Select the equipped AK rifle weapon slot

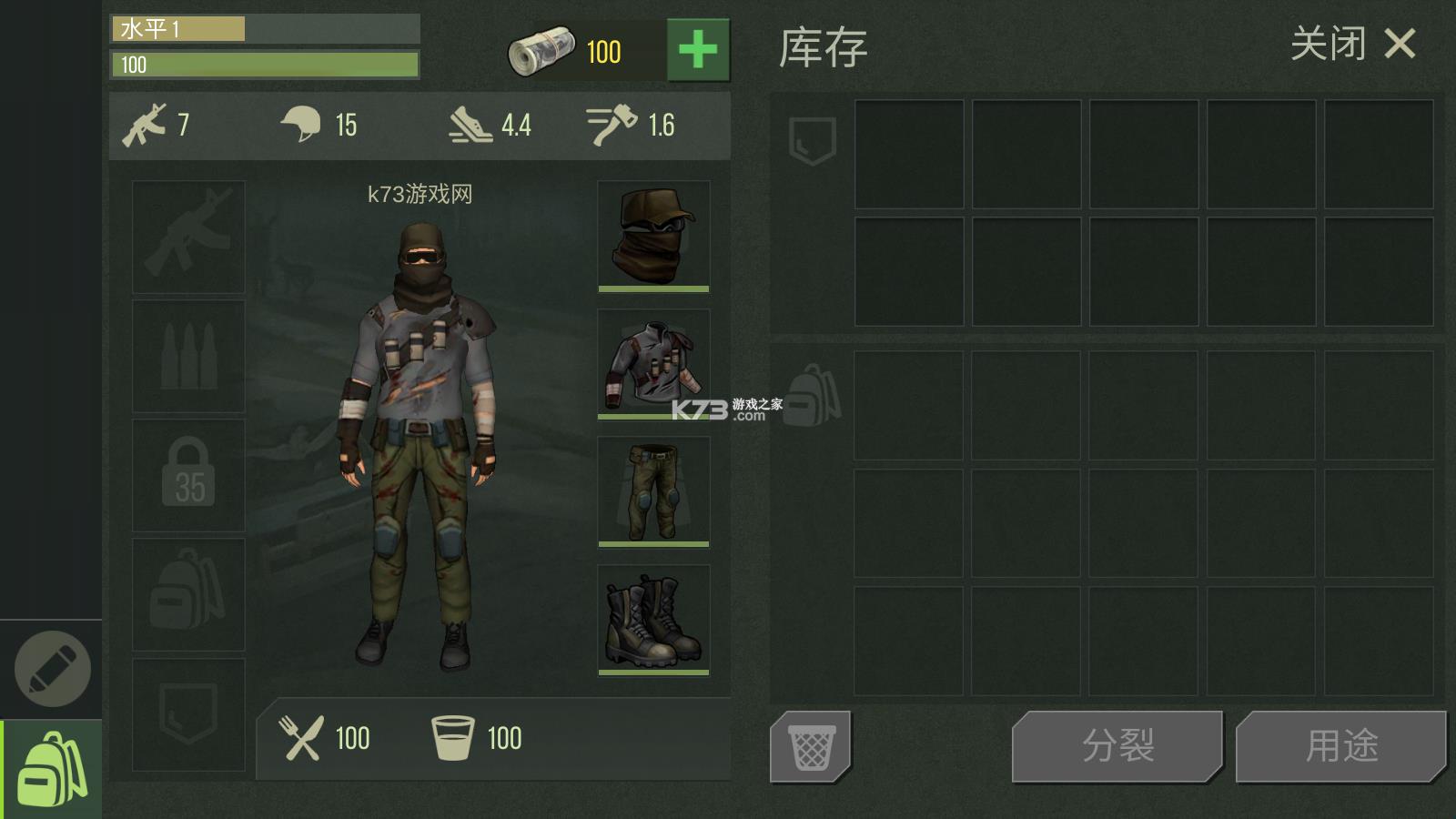pos(187,237)
